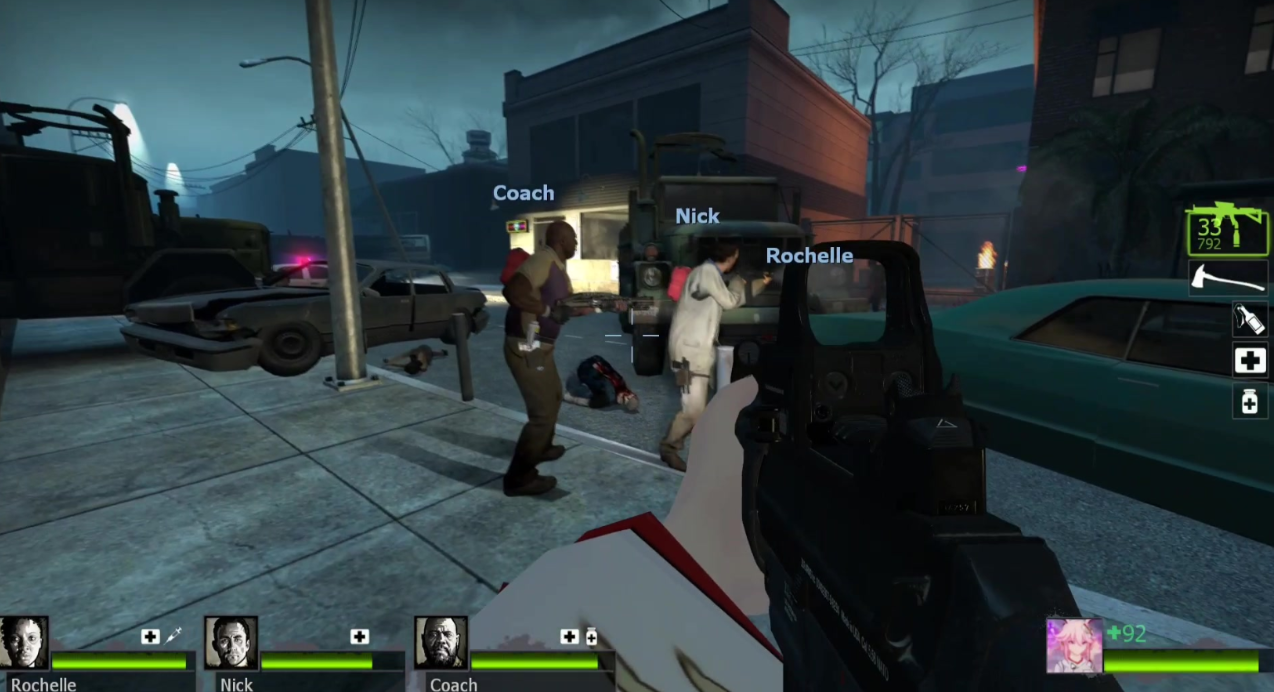Click Rochelle's adrenaline syringe icon
This screenshot has height=692, width=1274.
(174, 636)
